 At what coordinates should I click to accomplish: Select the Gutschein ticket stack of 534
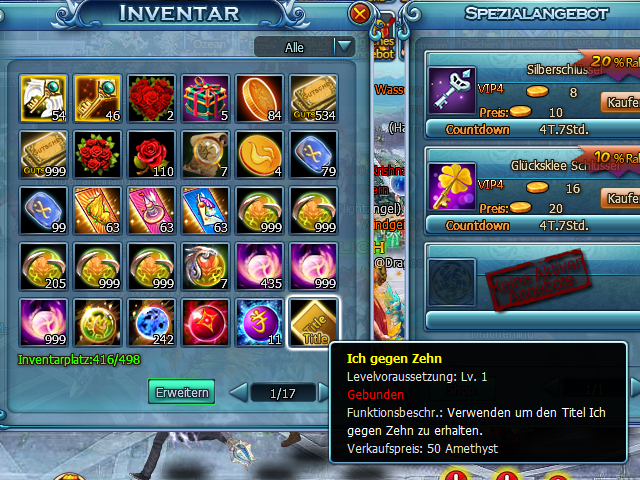(x=313, y=99)
